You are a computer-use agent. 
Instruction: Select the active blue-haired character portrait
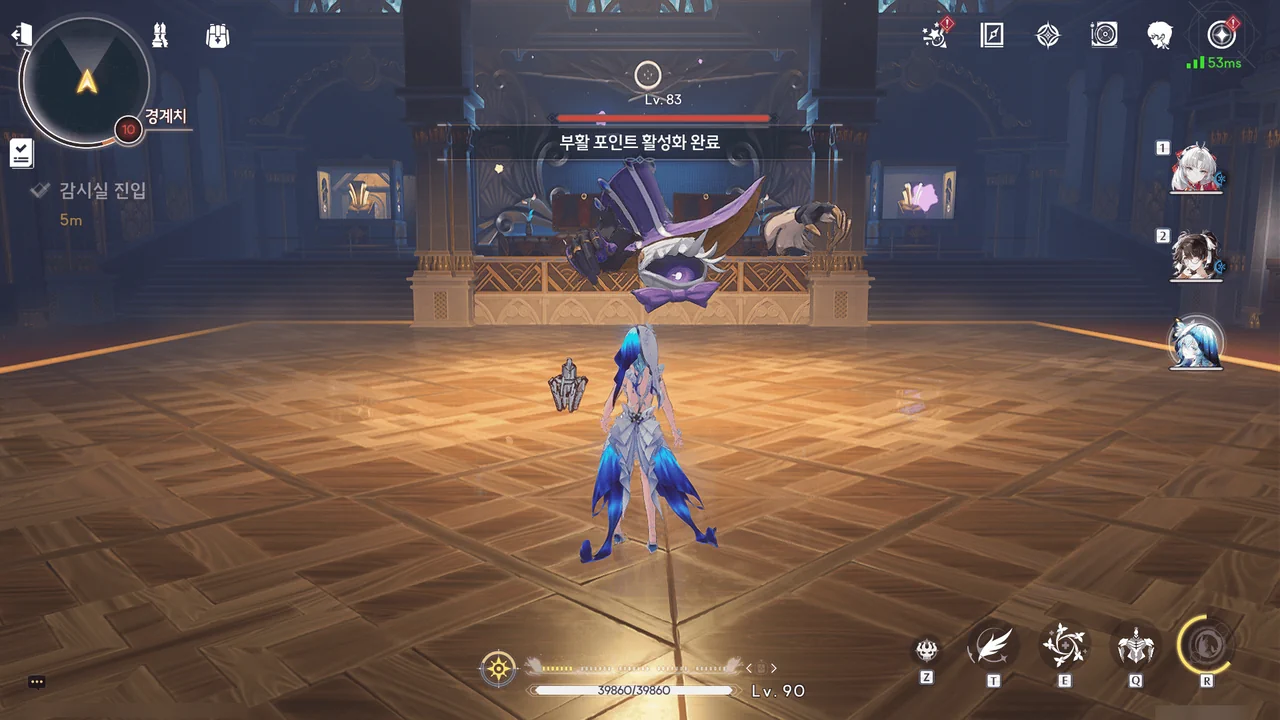click(x=1196, y=343)
